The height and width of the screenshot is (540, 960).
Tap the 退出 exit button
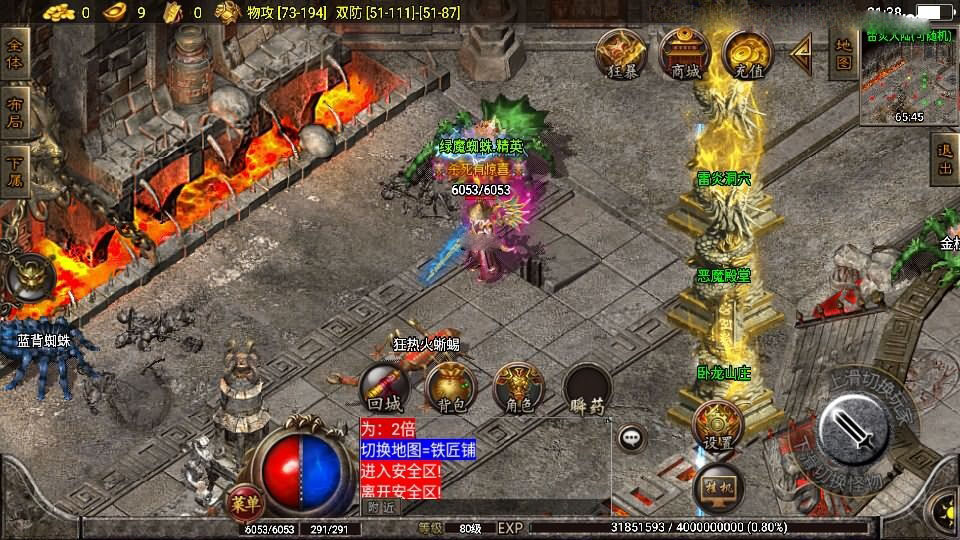(945, 161)
